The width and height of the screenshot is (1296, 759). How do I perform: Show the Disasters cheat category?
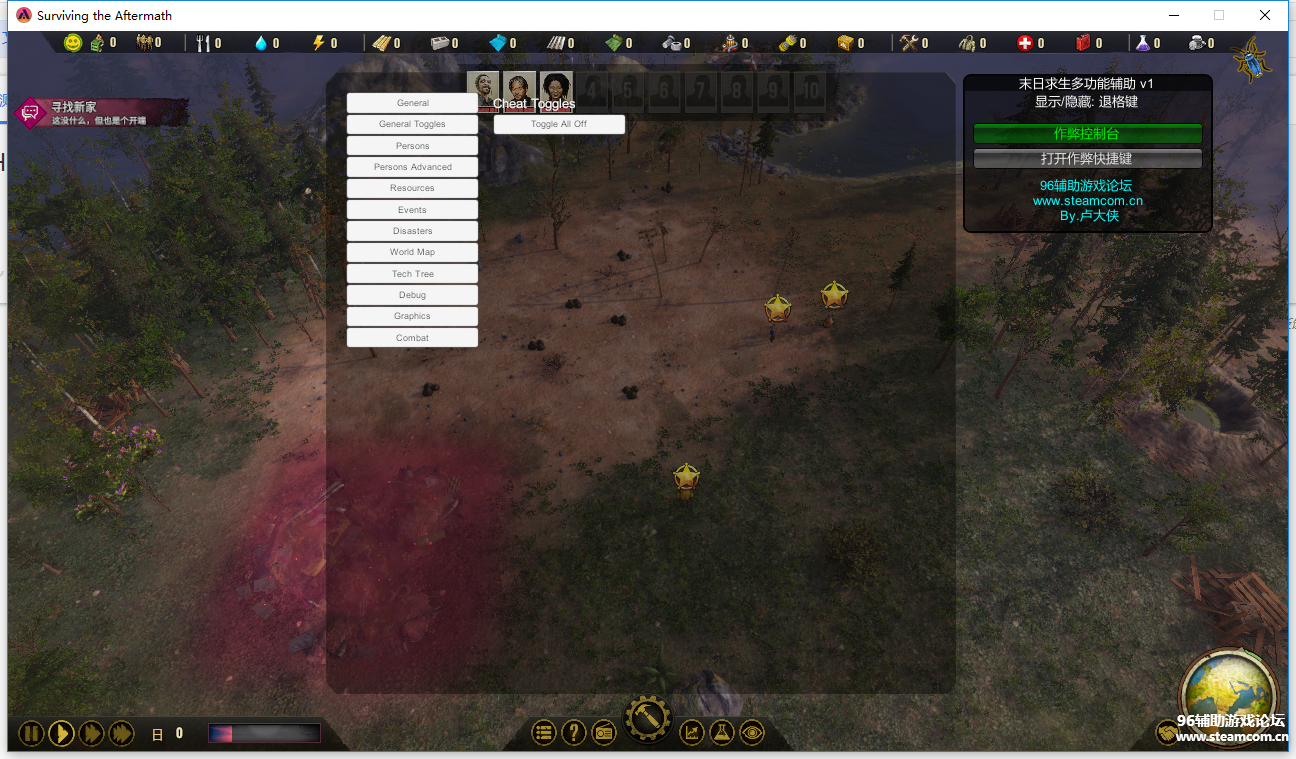tap(412, 231)
